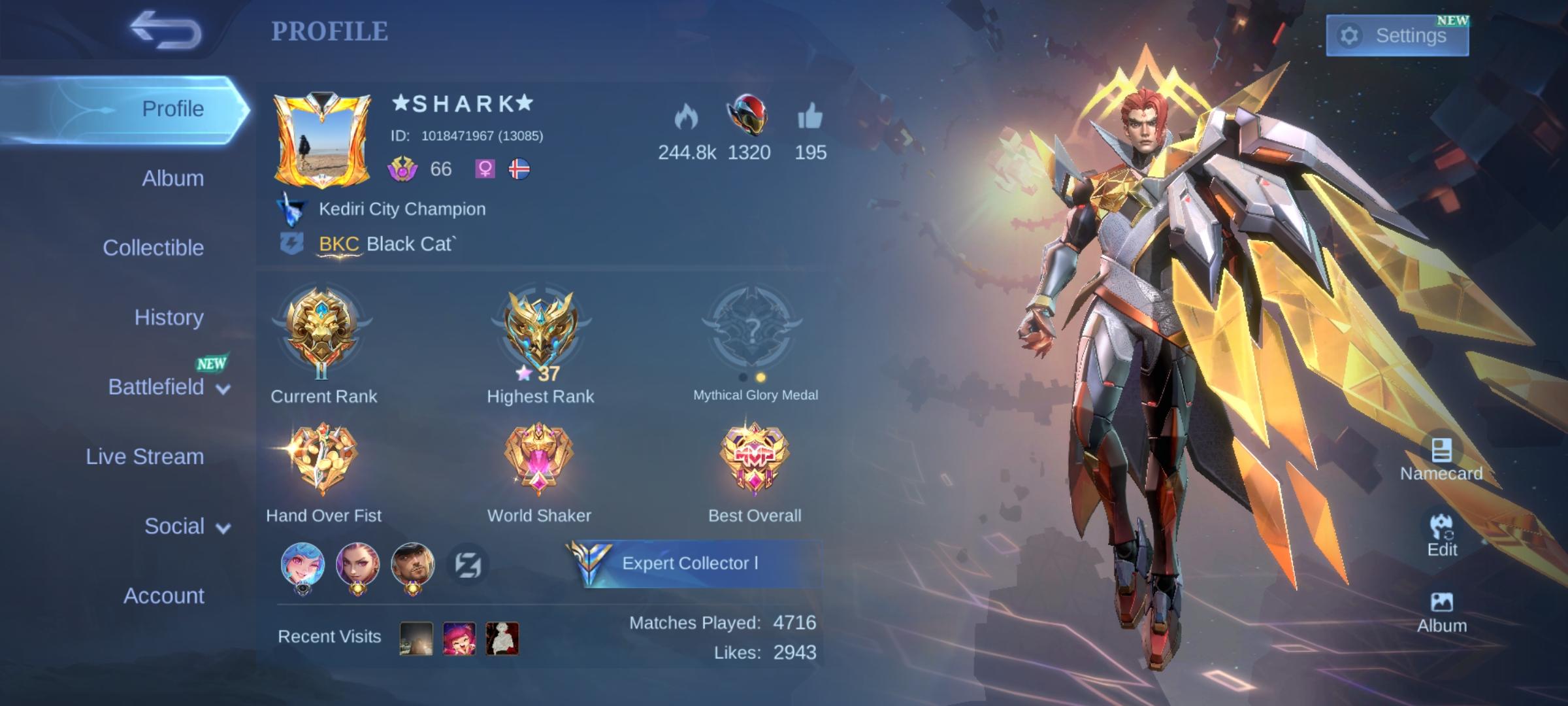This screenshot has width=1568, height=706.
Task: Switch to the Collectible tab
Action: [153, 248]
